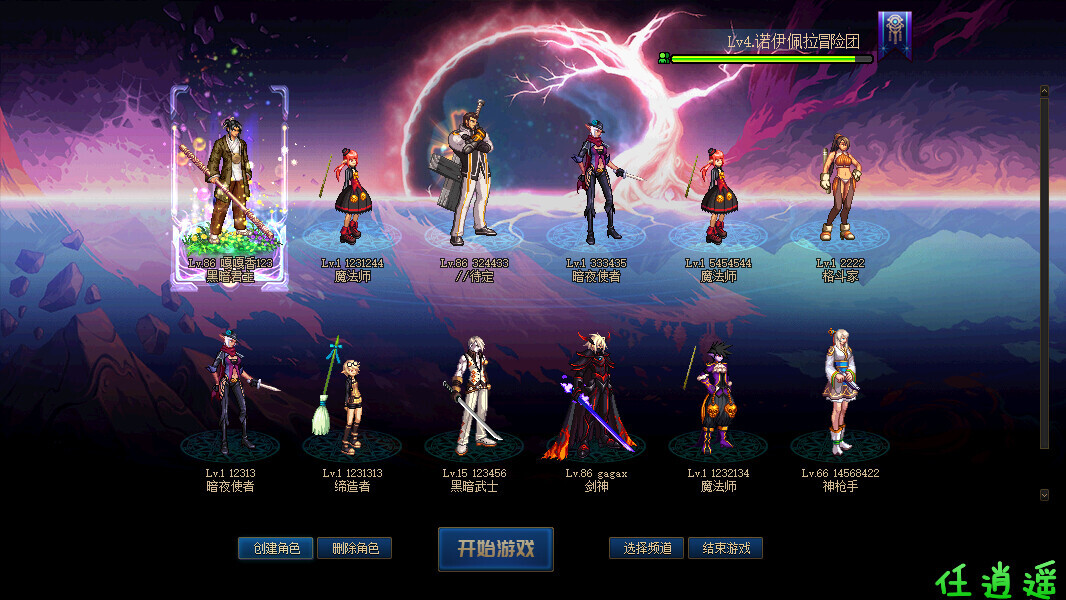Exit with the 结束游戏 button
Image resolution: width=1066 pixels, height=600 pixels.
(x=726, y=548)
